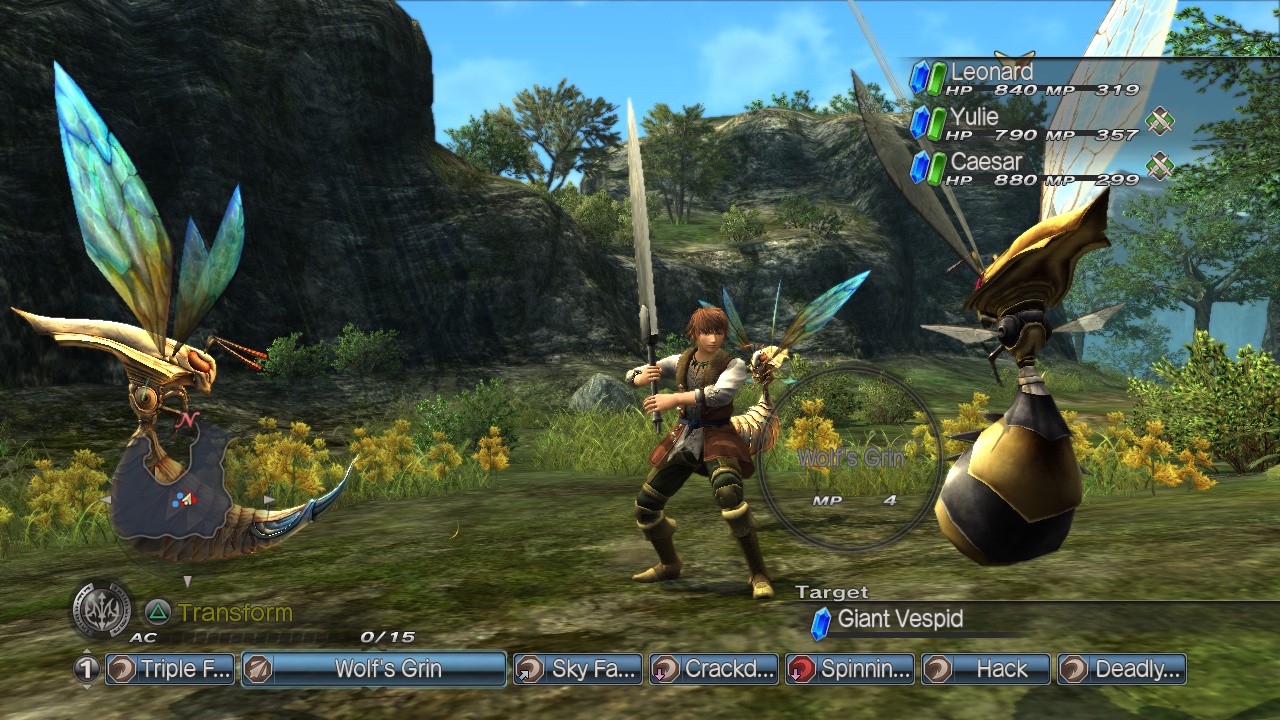Screen dimensions: 1280x720
Task: Use the Crackd... skill on the bar
Action: click(713, 669)
